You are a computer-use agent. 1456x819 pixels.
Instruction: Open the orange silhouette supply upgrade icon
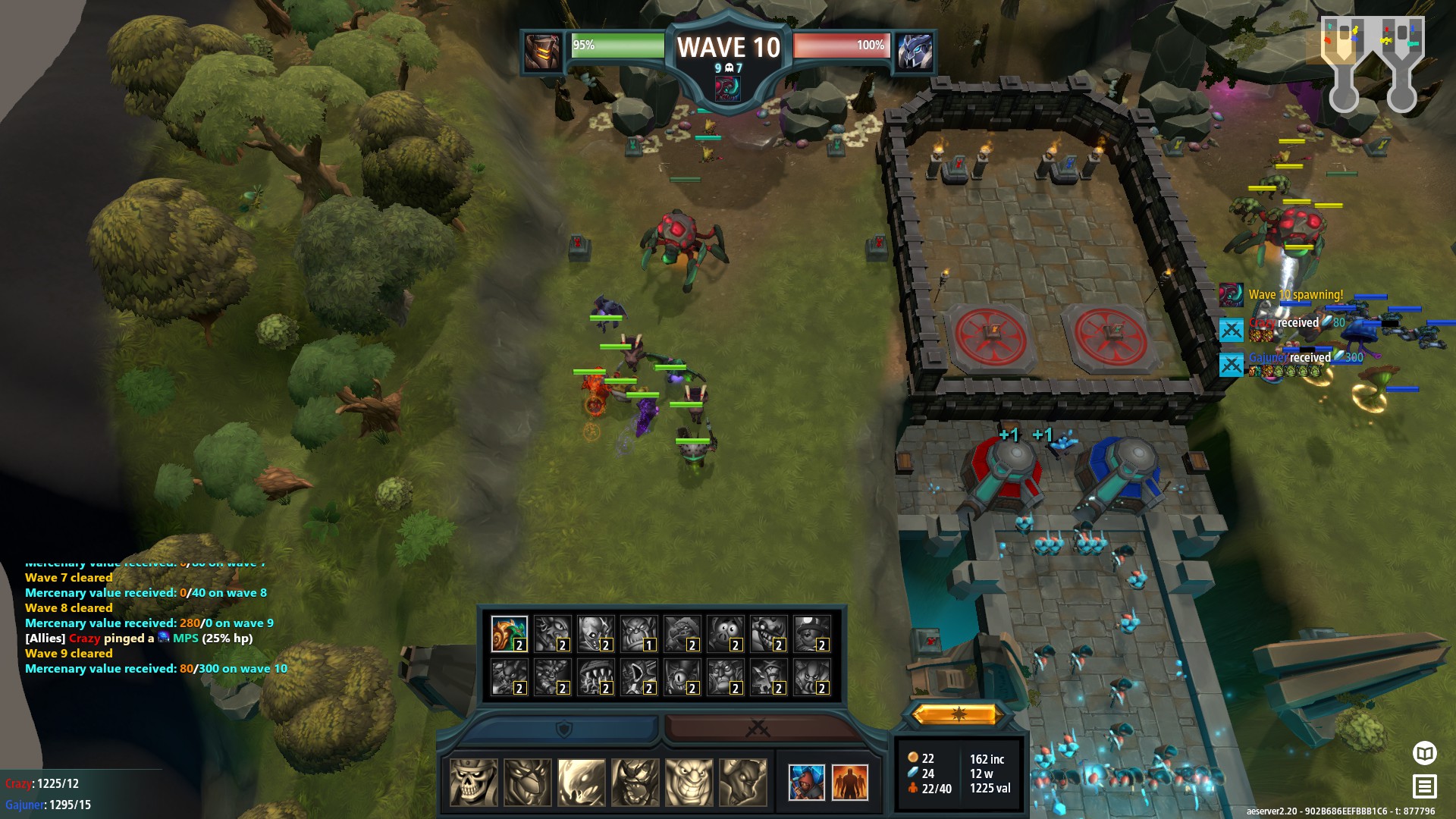coord(849,782)
